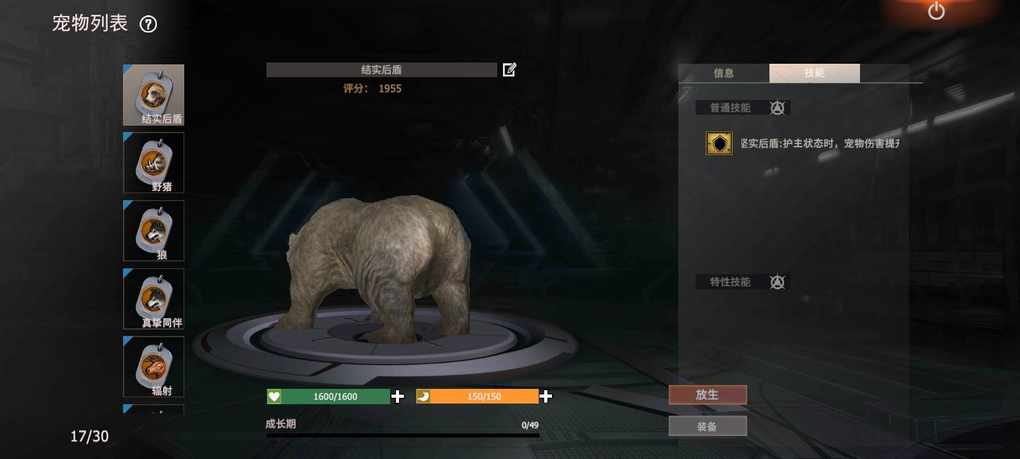Open the 技能 tab
The width and height of the screenshot is (1020, 459).
(x=814, y=73)
